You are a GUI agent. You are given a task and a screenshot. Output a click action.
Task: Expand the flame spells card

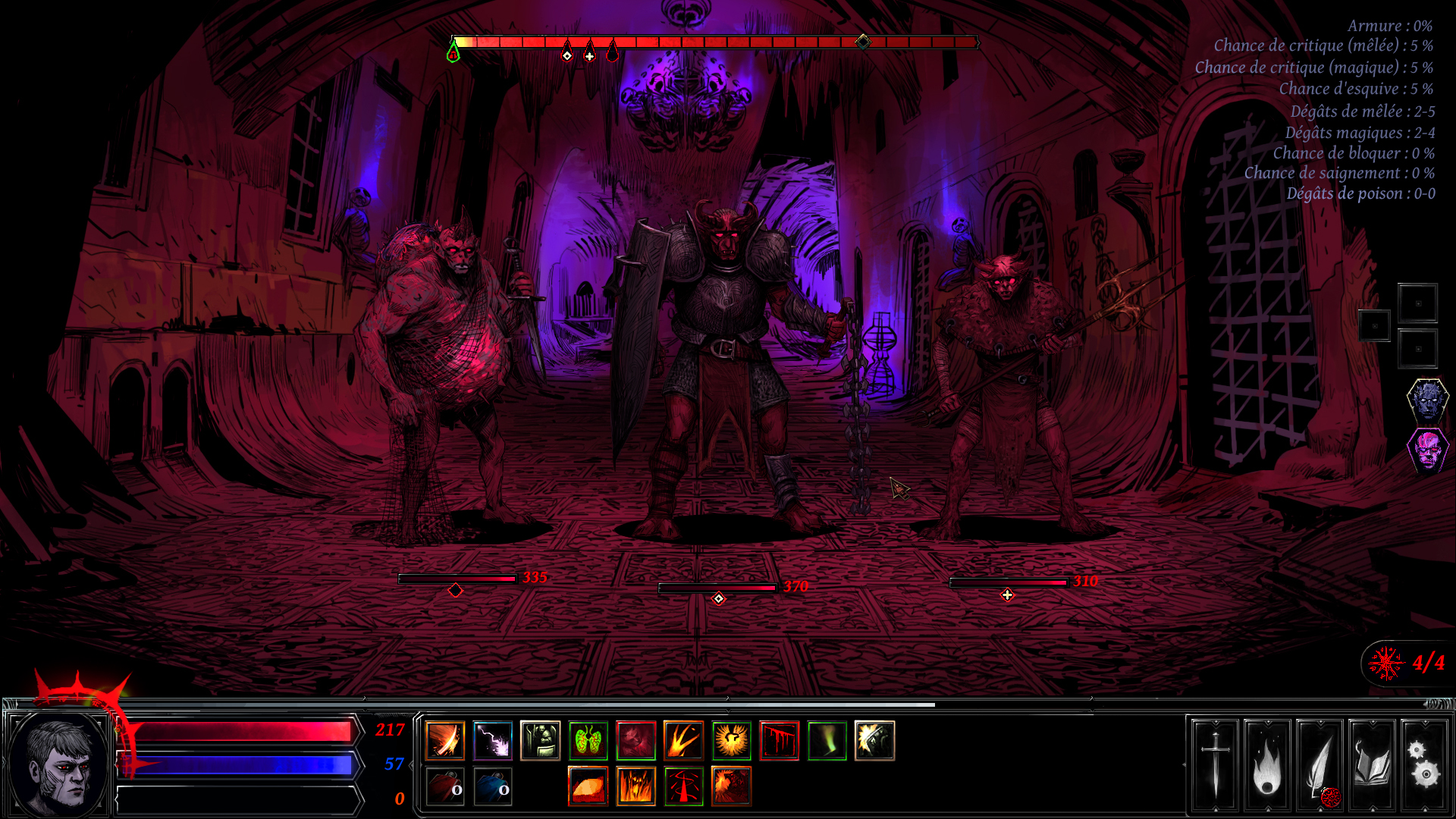pos(1266,766)
